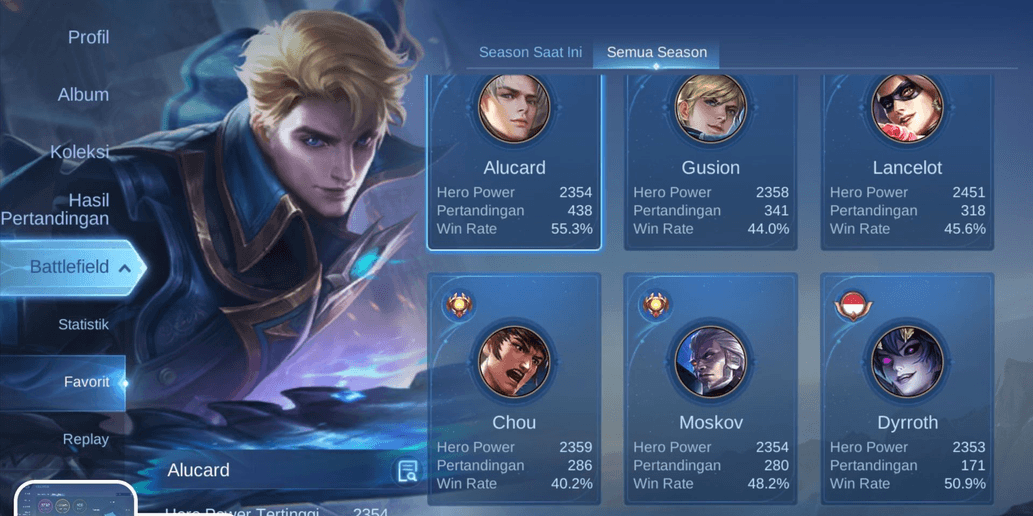Screen dimensions: 1033x516
Task: Go to the Album section
Action: tap(83, 95)
